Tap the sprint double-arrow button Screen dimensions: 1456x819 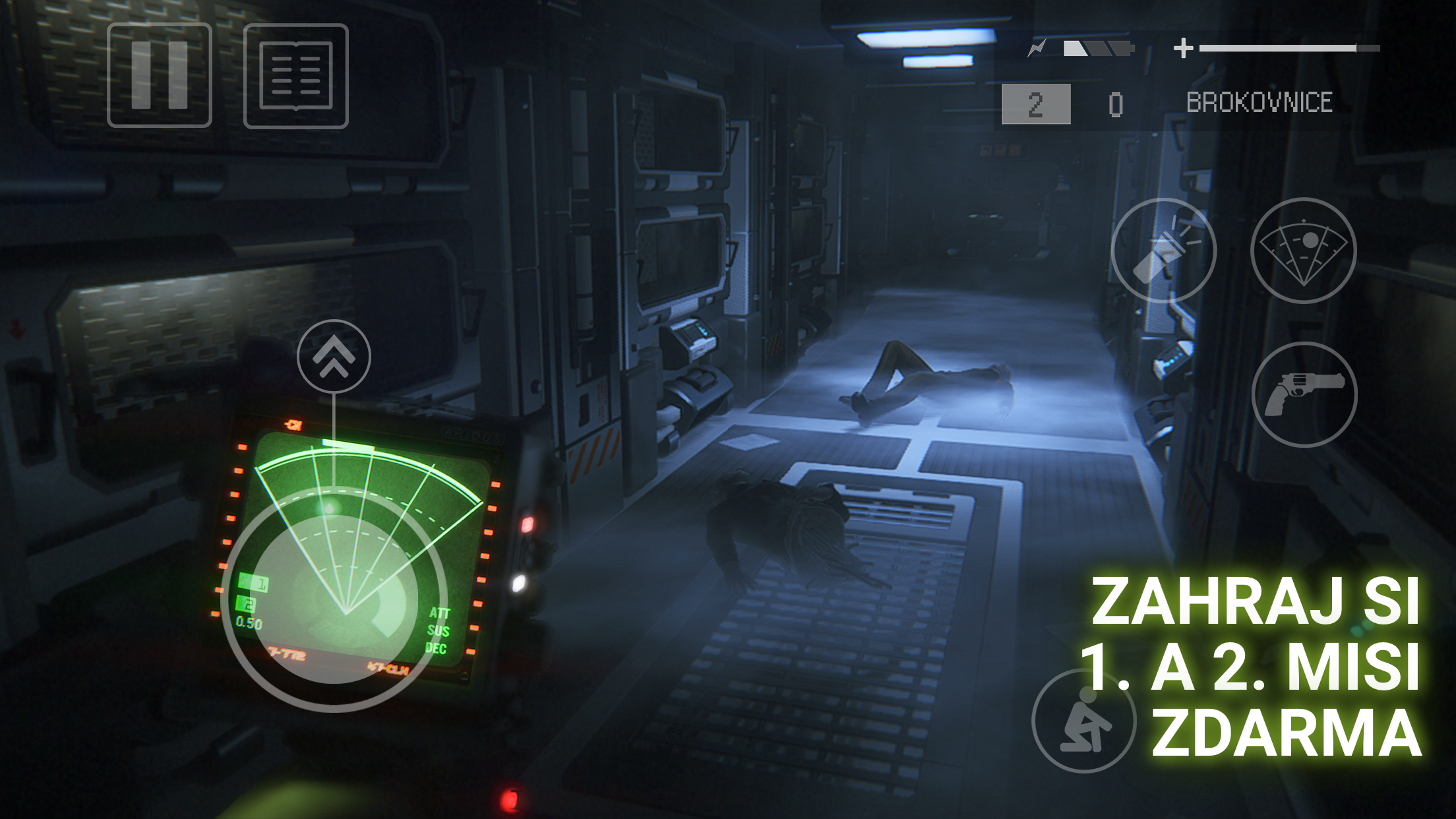[334, 357]
